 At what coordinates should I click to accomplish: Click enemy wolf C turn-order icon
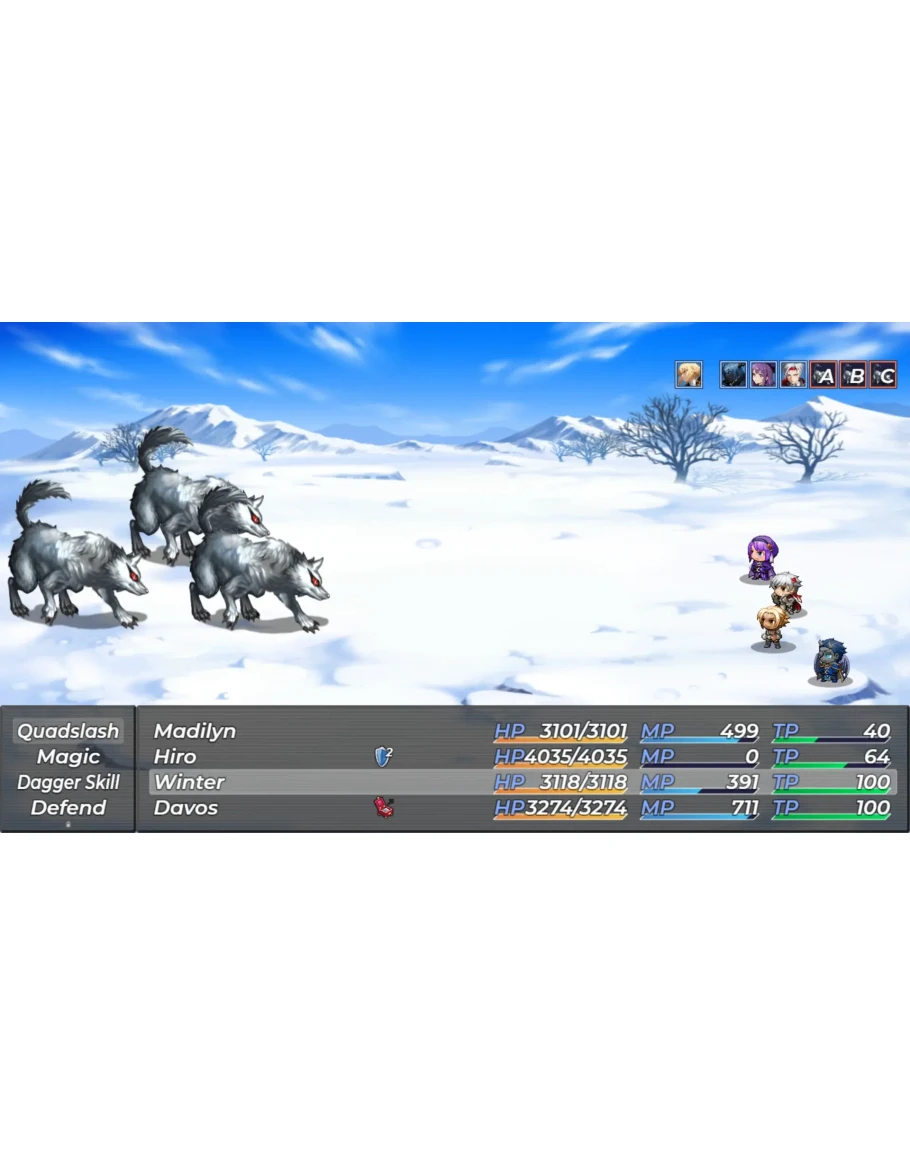(x=883, y=375)
